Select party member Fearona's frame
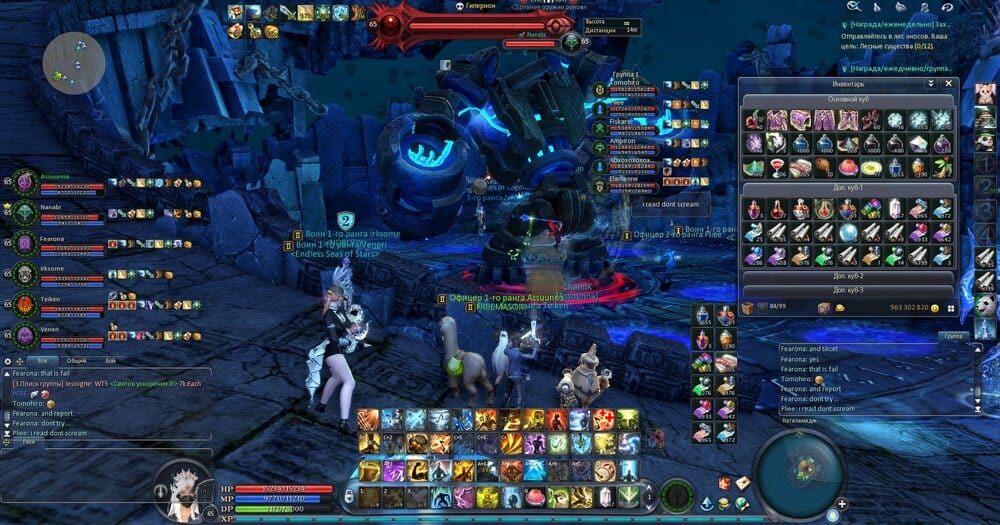 click(24, 243)
